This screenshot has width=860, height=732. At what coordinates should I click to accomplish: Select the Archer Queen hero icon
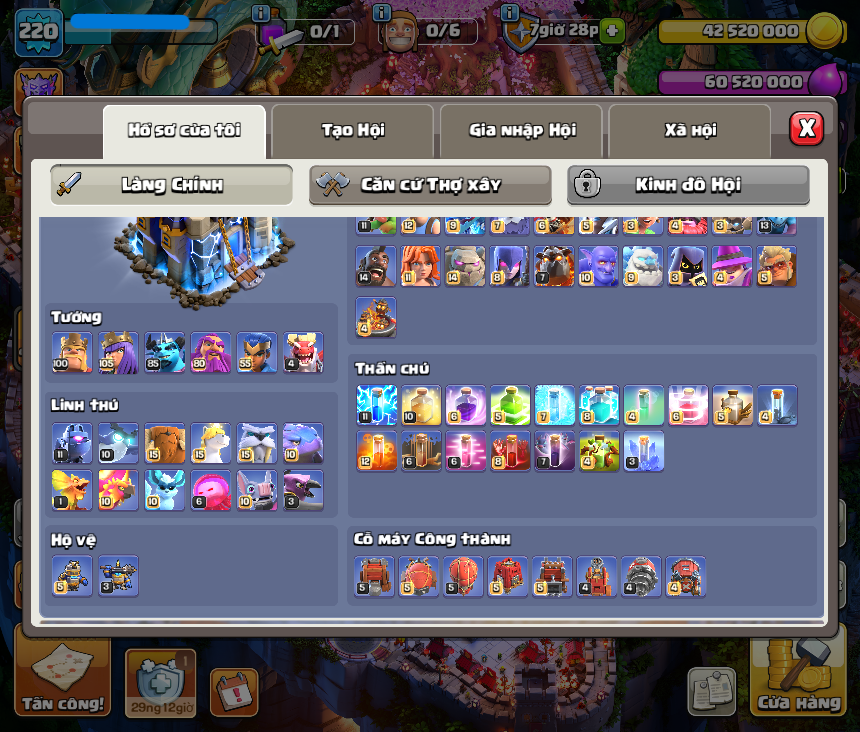tap(118, 352)
